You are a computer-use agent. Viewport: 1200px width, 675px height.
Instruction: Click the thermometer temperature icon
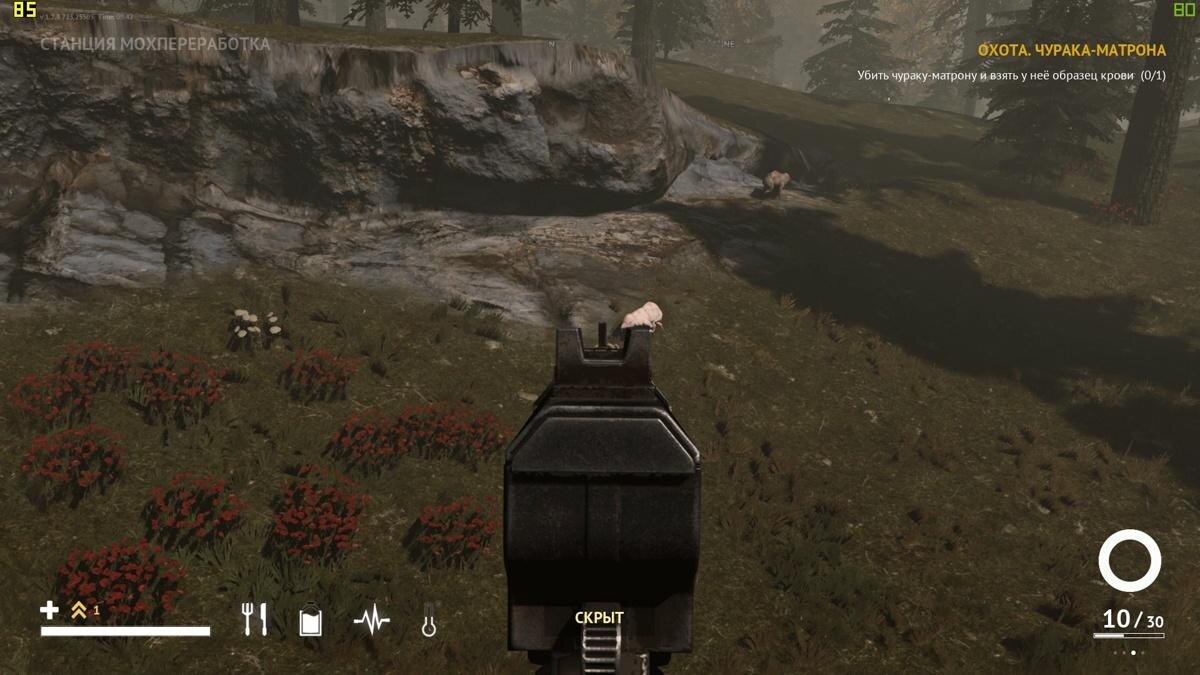point(429,621)
